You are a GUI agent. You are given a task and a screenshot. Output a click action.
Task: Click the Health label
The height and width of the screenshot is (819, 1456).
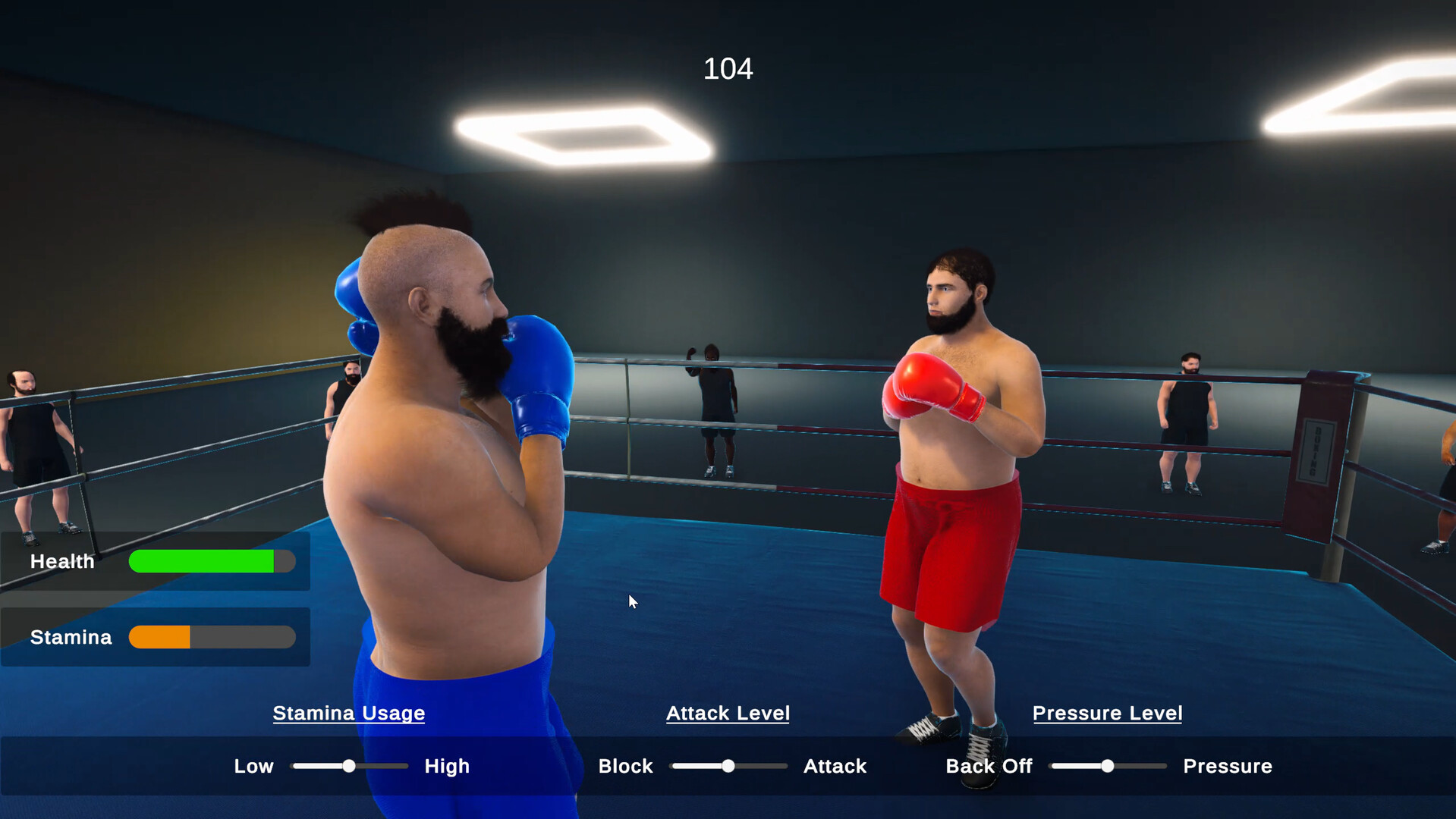point(61,561)
